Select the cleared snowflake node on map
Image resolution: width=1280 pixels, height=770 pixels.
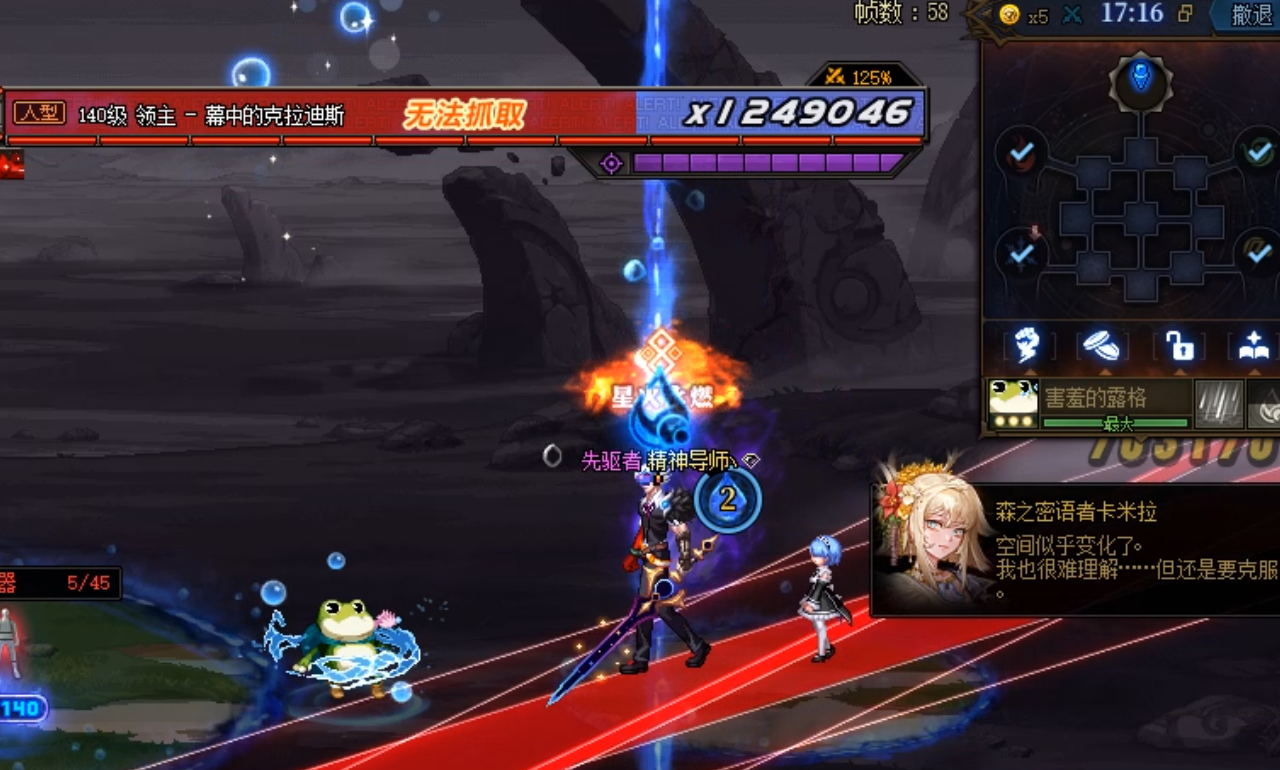1020,252
